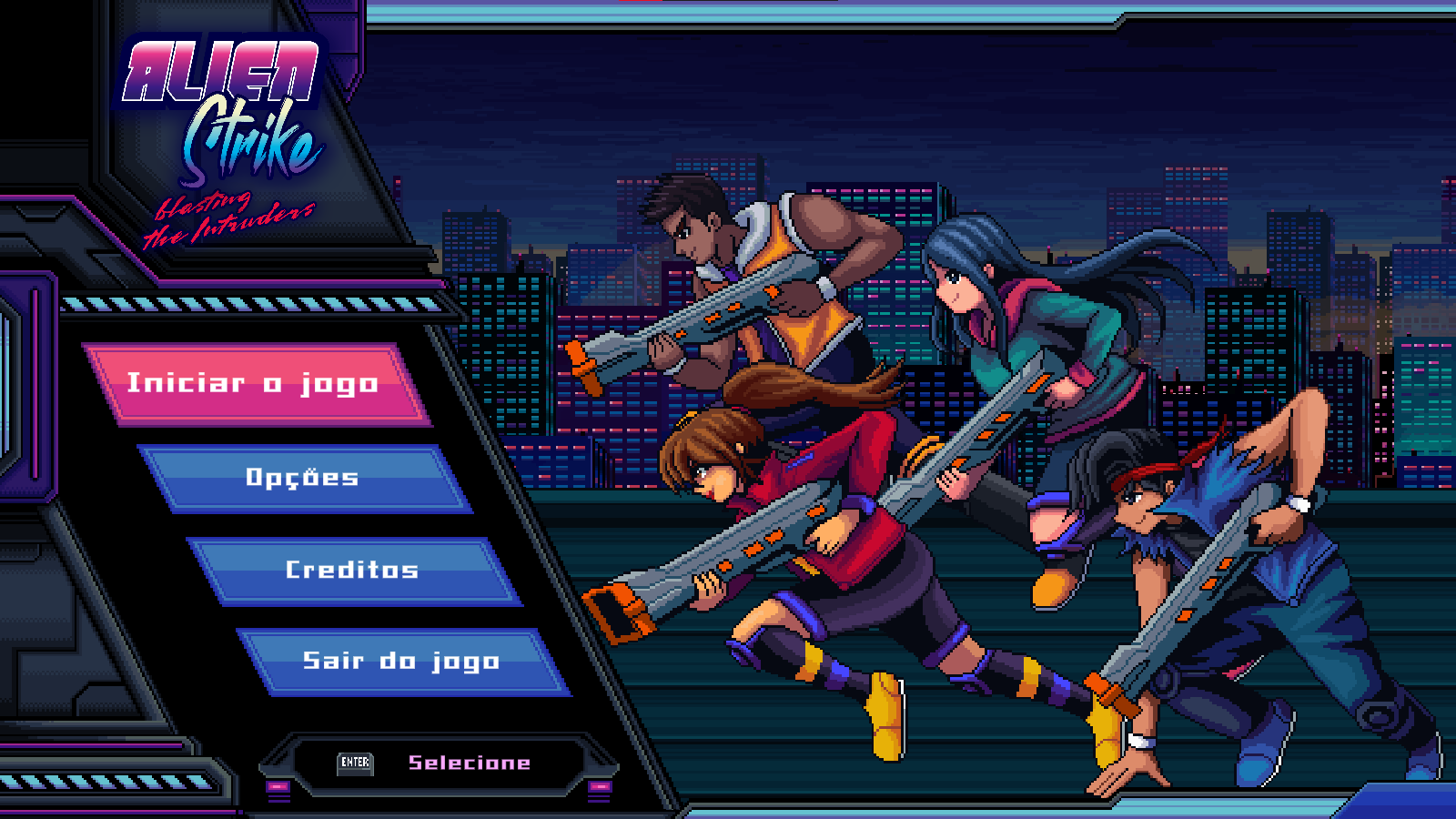This screenshot has width=1456, height=819.
Task: Click the ENTER key icon
Action: 357,764
